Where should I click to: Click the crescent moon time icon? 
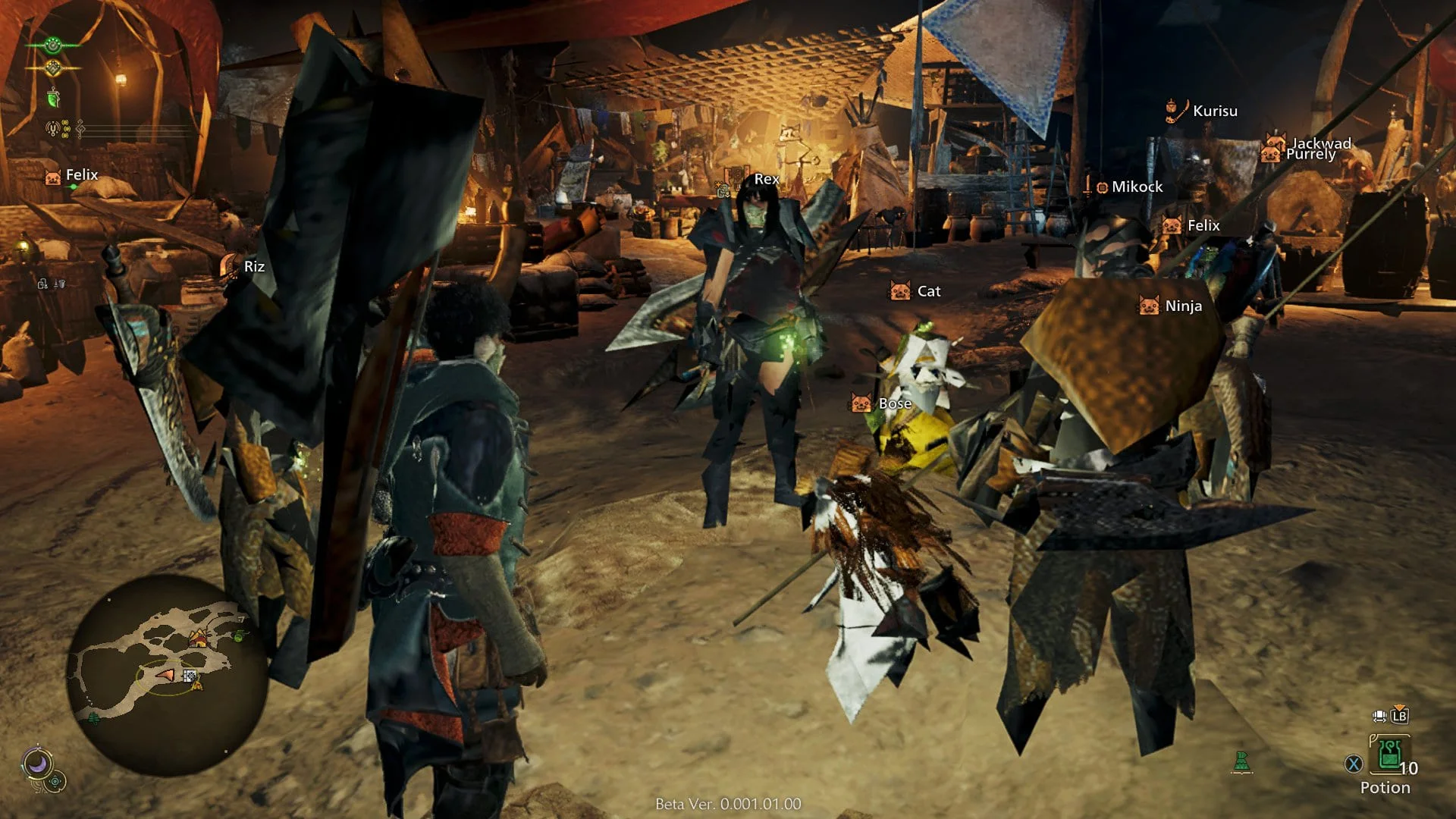pos(37,763)
